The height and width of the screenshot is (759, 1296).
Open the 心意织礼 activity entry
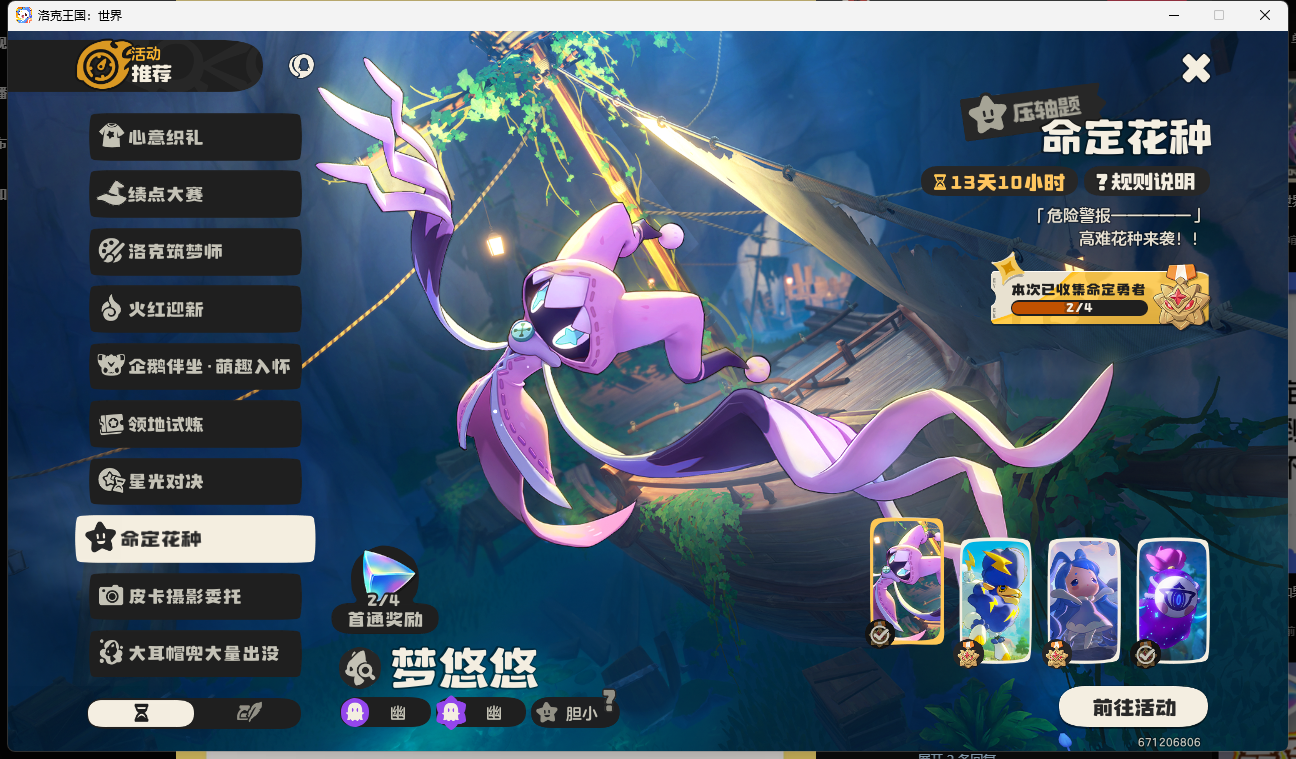click(195, 137)
